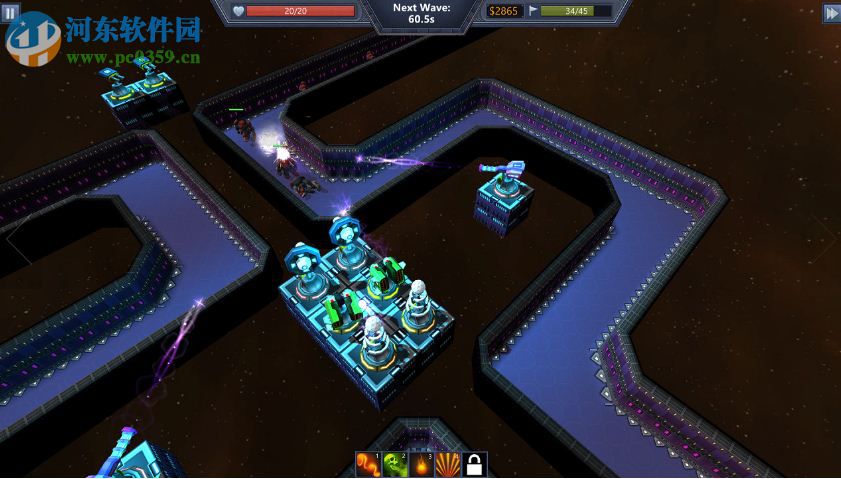Activate the fiery wave ability, slot 1
Viewport: 841px width, 479px height.
(x=367, y=465)
